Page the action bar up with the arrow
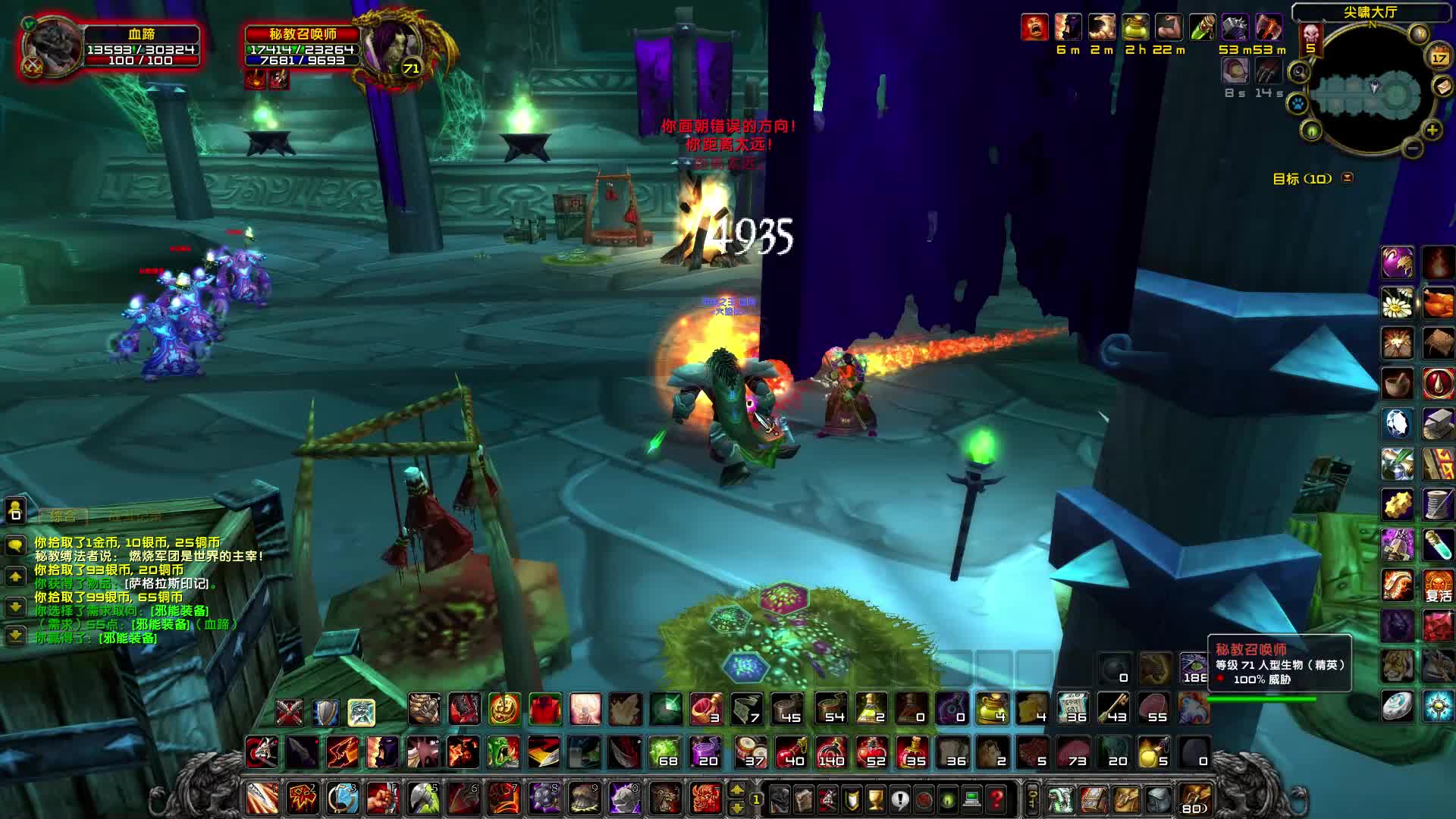The height and width of the screenshot is (819, 1456). pyautogui.click(x=736, y=791)
